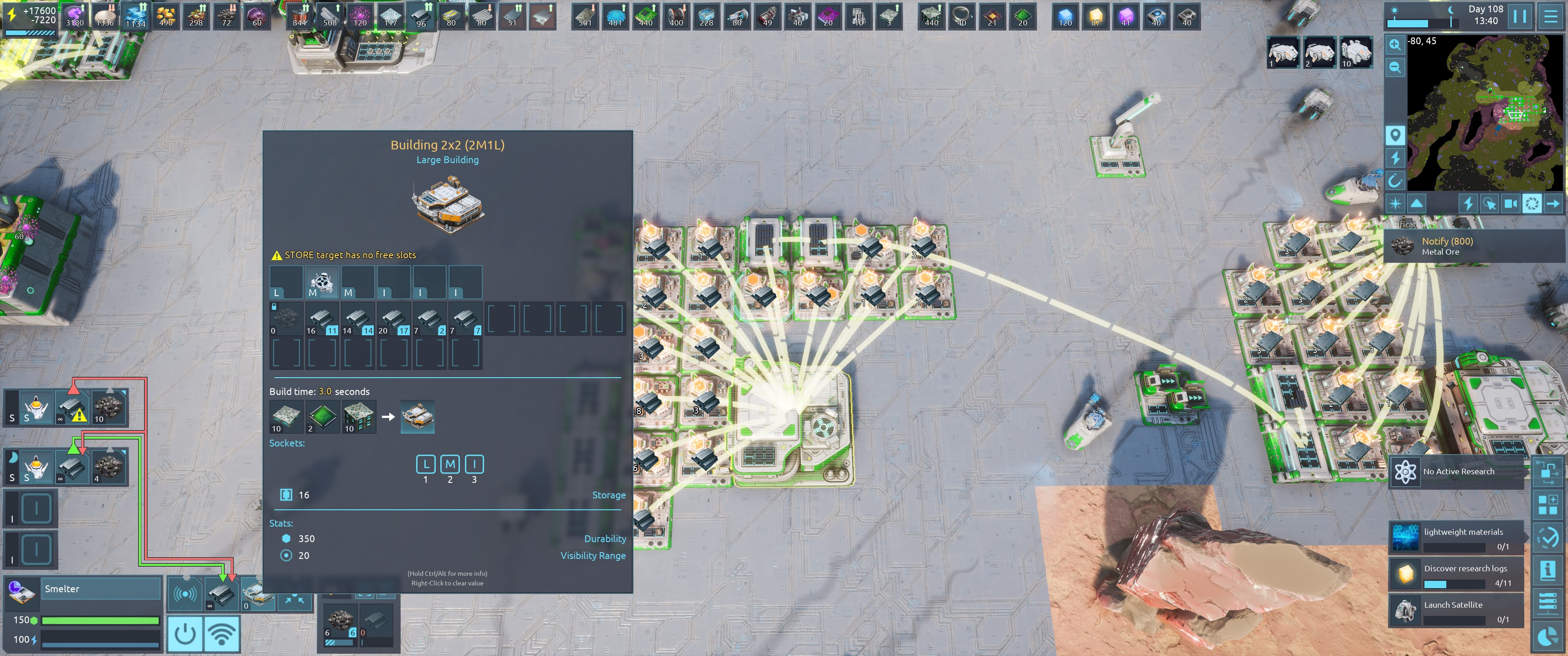Image resolution: width=1568 pixels, height=656 pixels.
Task: Click the Smelter name field
Action: (x=101, y=589)
